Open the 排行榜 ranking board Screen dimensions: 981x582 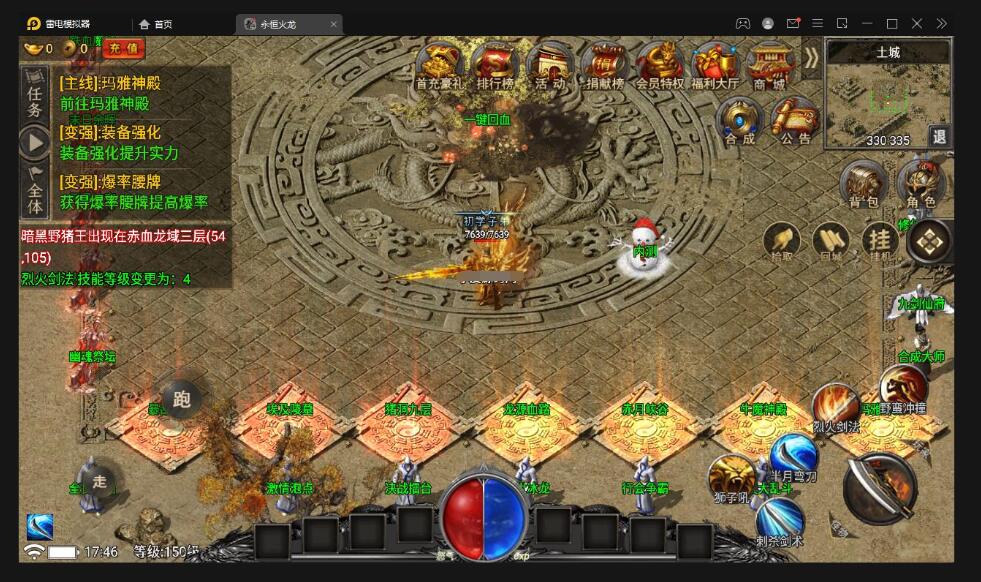[495, 66]
